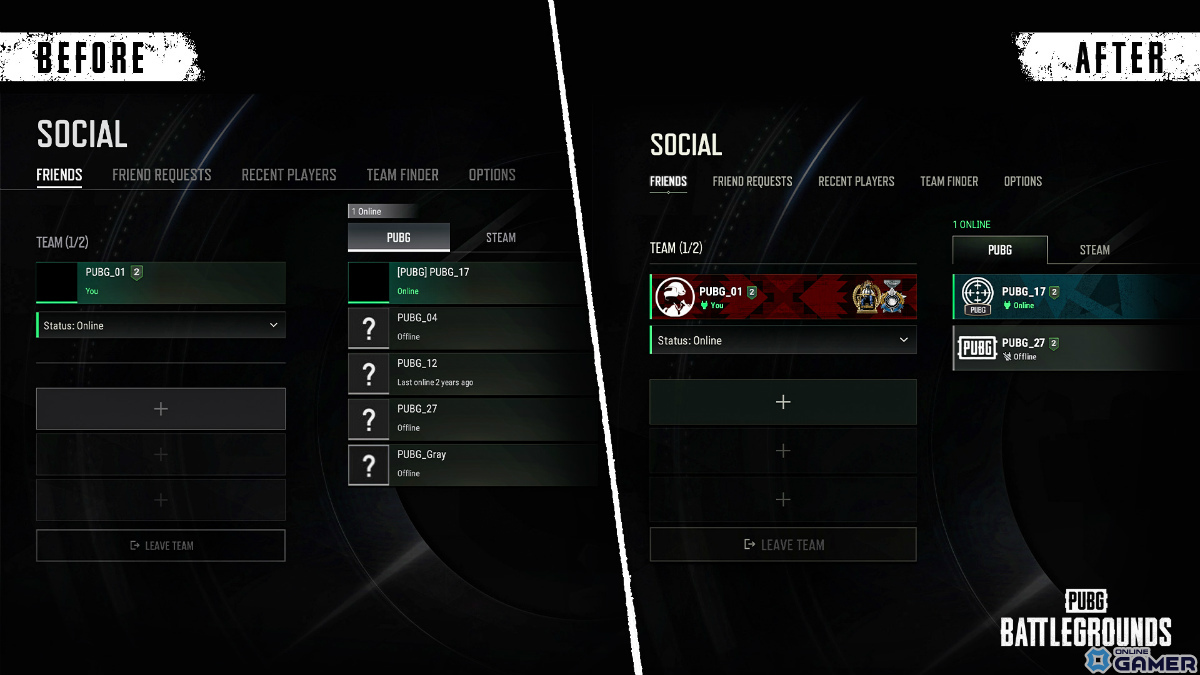The image size is (1200, 675).
Task: Open Friend Requests tab in the Before panel
Action: (x=162, y=175)
